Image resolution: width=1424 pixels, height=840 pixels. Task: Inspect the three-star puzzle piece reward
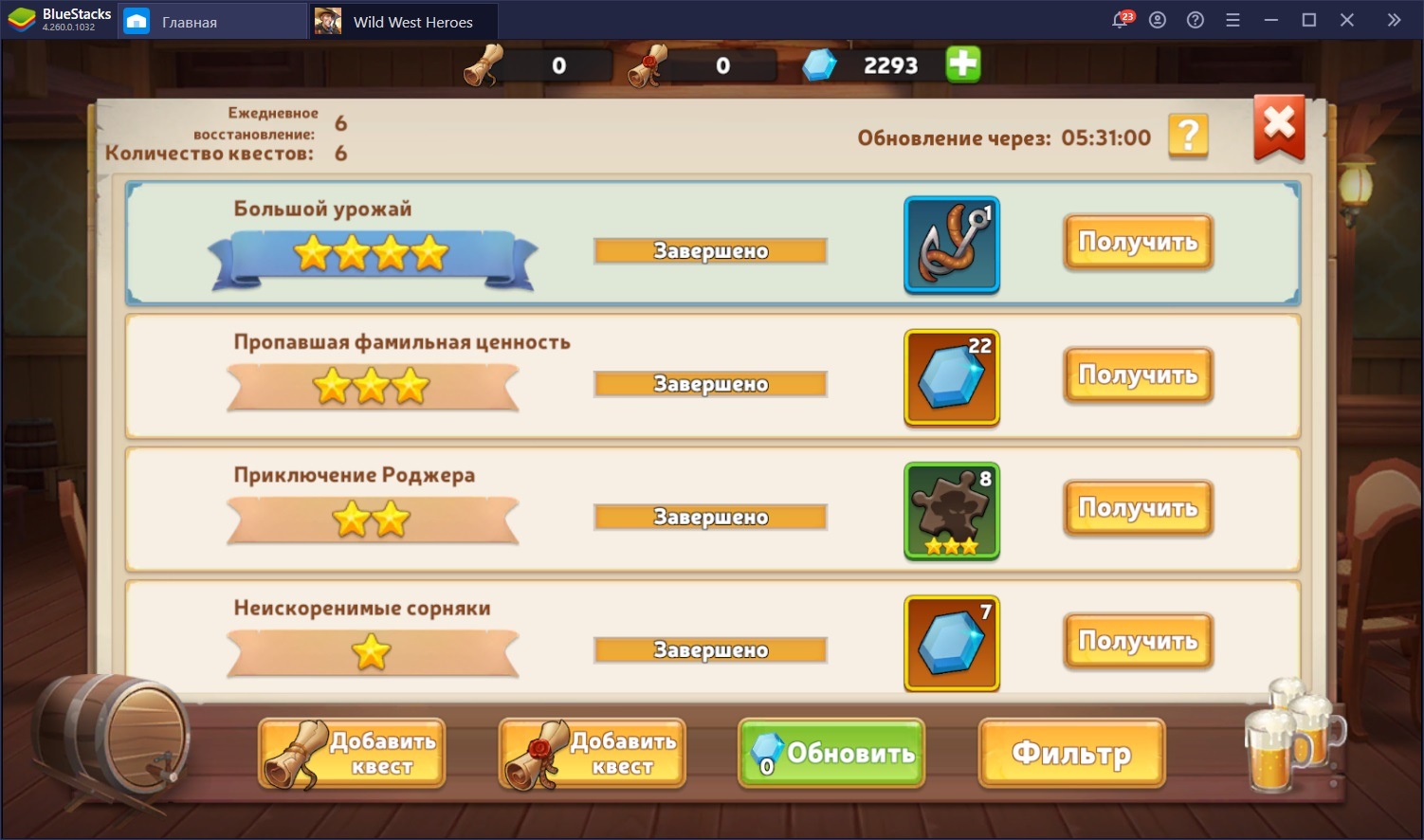tap(952, 510)
